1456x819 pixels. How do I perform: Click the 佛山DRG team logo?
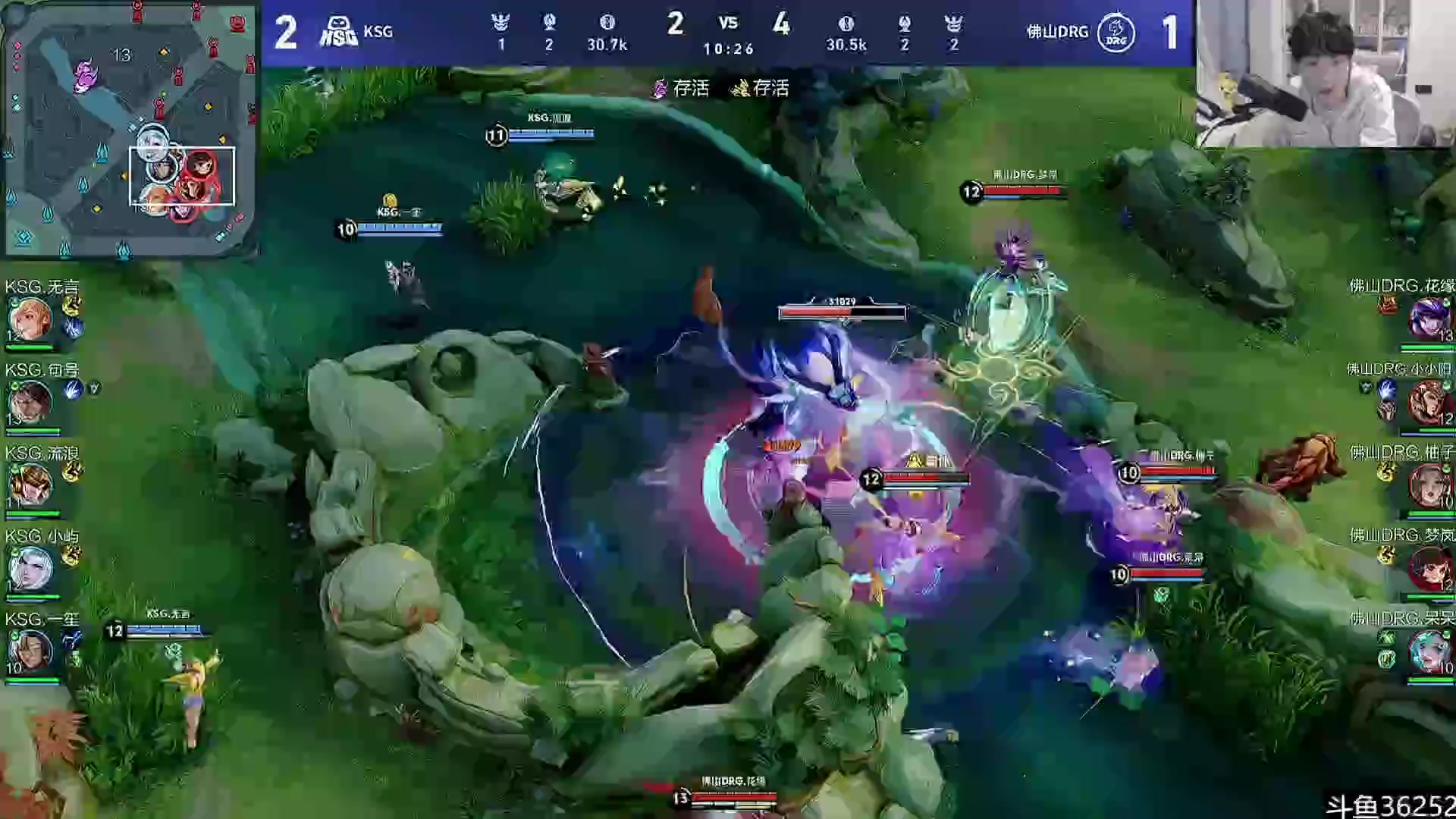(x=1116, y=32)
